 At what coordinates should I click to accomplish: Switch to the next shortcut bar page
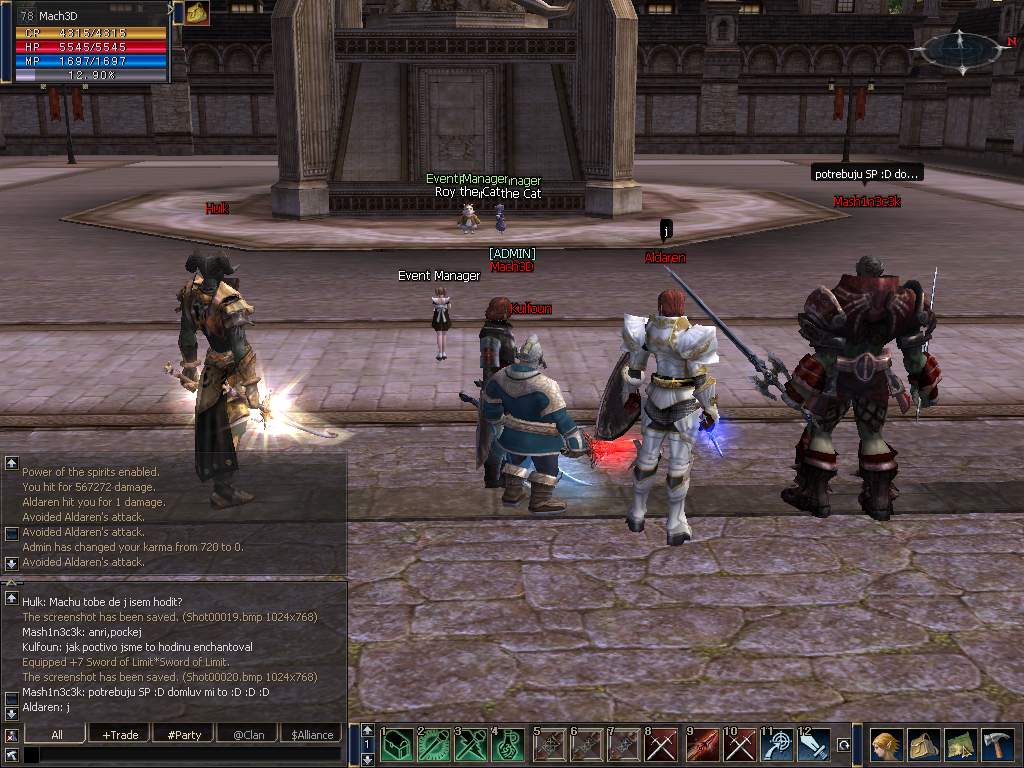tap(368, 759)
